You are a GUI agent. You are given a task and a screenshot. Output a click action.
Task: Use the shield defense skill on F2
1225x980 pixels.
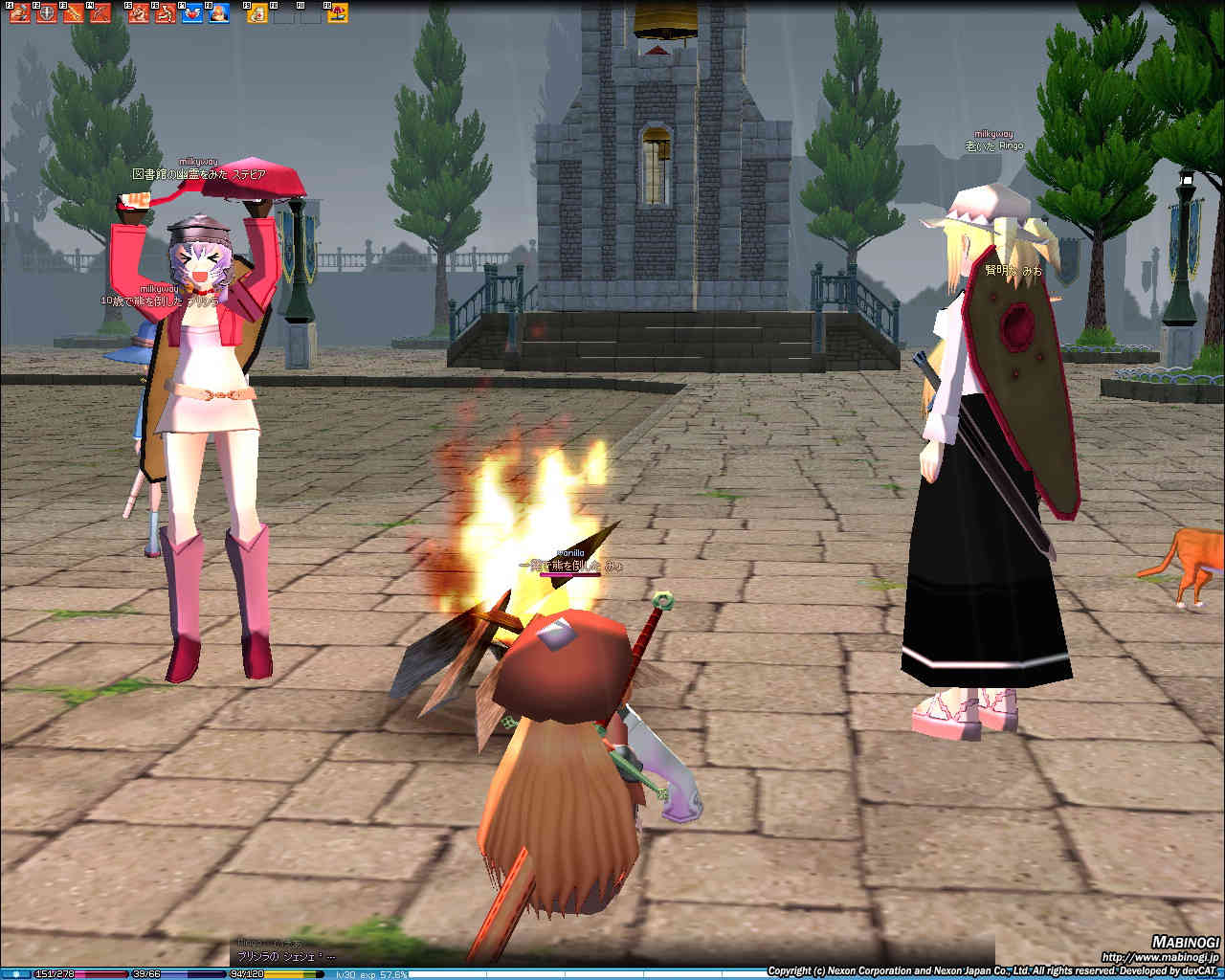tap(47, 13)
